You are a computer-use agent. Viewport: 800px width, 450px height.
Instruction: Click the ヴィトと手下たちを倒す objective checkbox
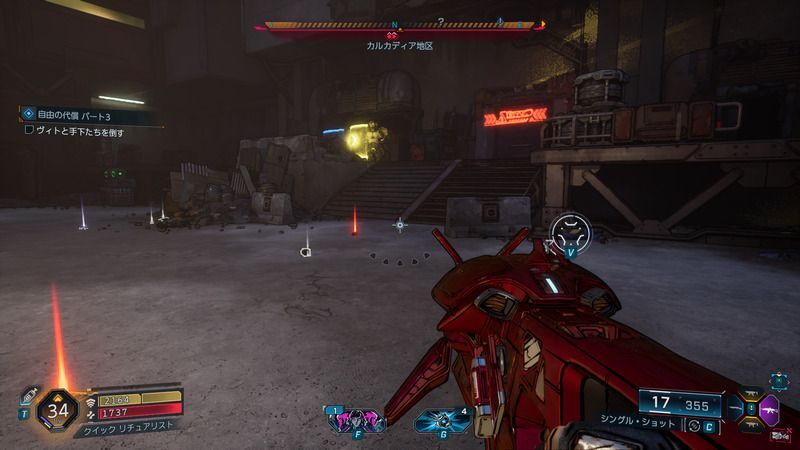[x=29, y=130]
